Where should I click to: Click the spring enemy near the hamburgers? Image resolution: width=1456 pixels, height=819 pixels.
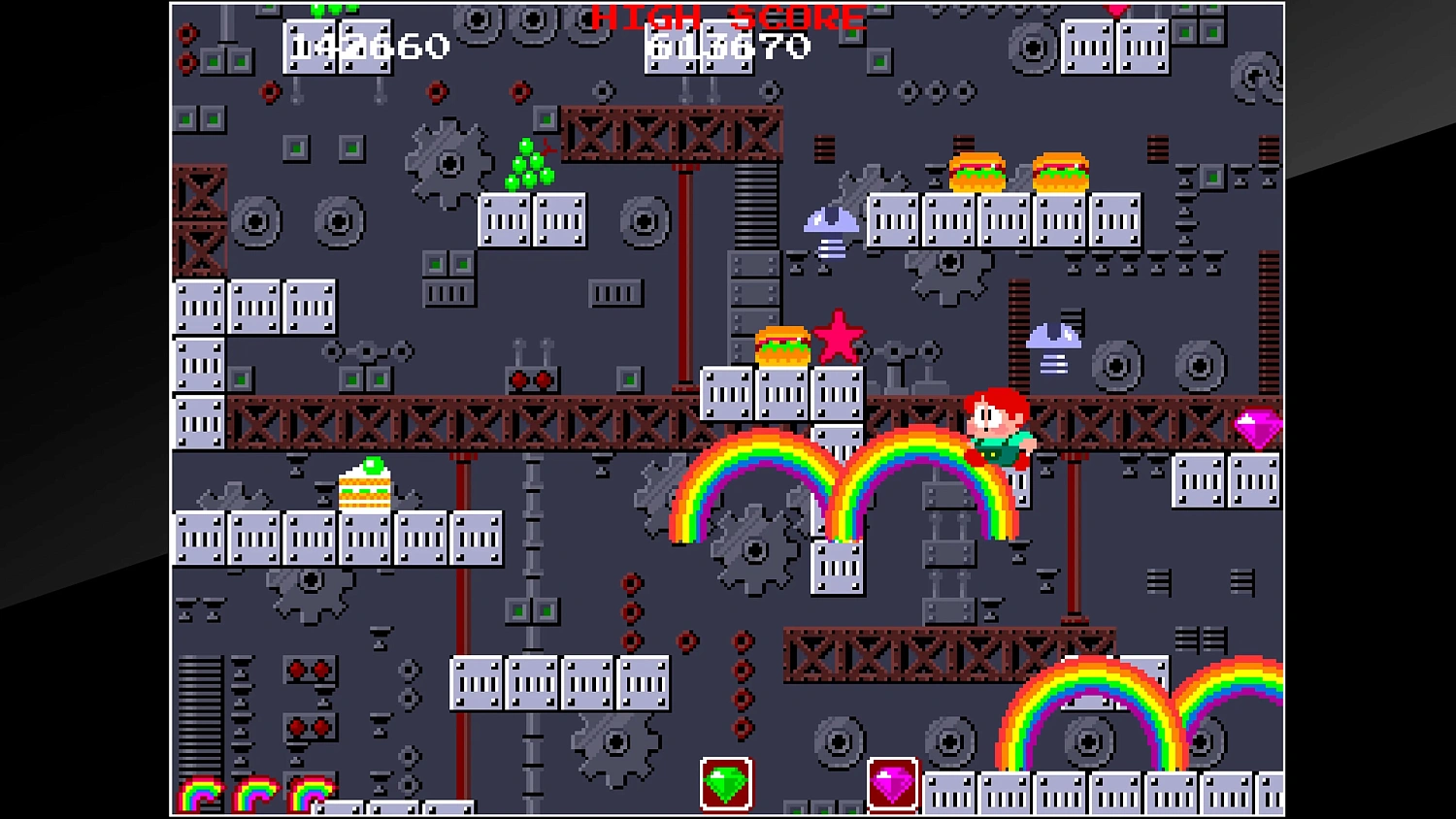click(x=830, y=223)
